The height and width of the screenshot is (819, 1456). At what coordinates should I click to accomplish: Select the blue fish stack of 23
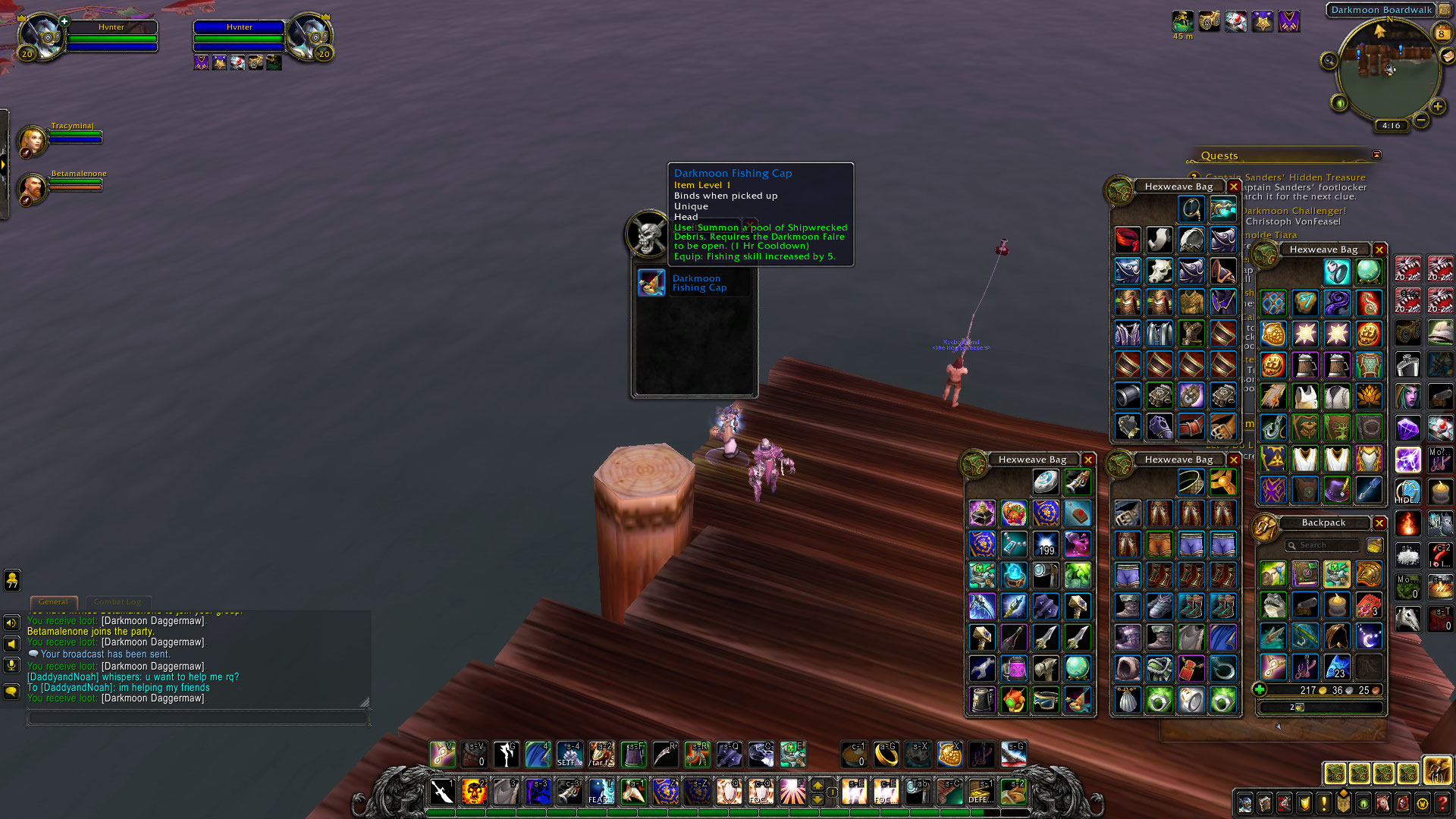[x=1337, y=668]
